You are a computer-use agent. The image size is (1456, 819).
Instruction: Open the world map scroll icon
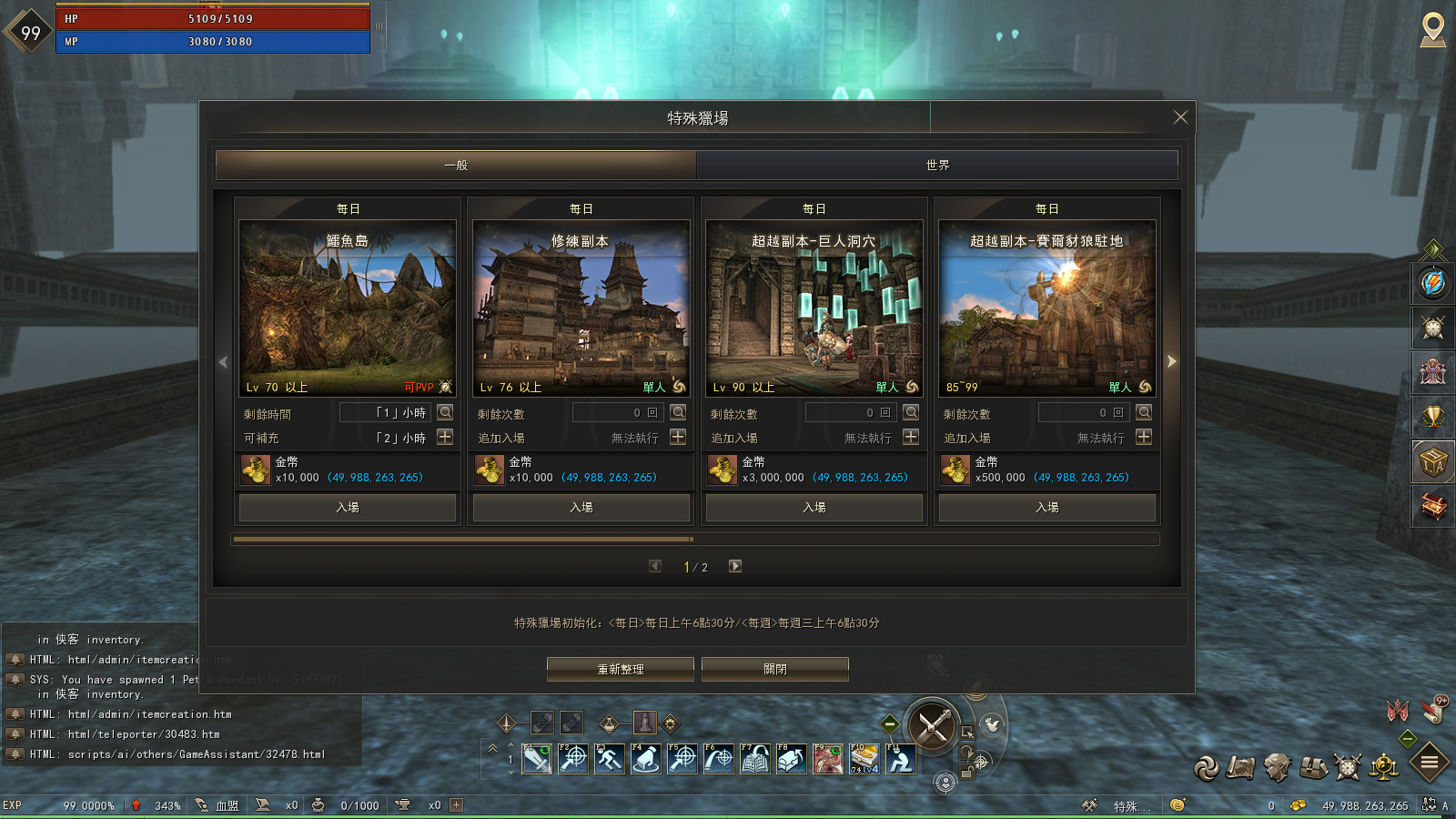(1241, 766)
